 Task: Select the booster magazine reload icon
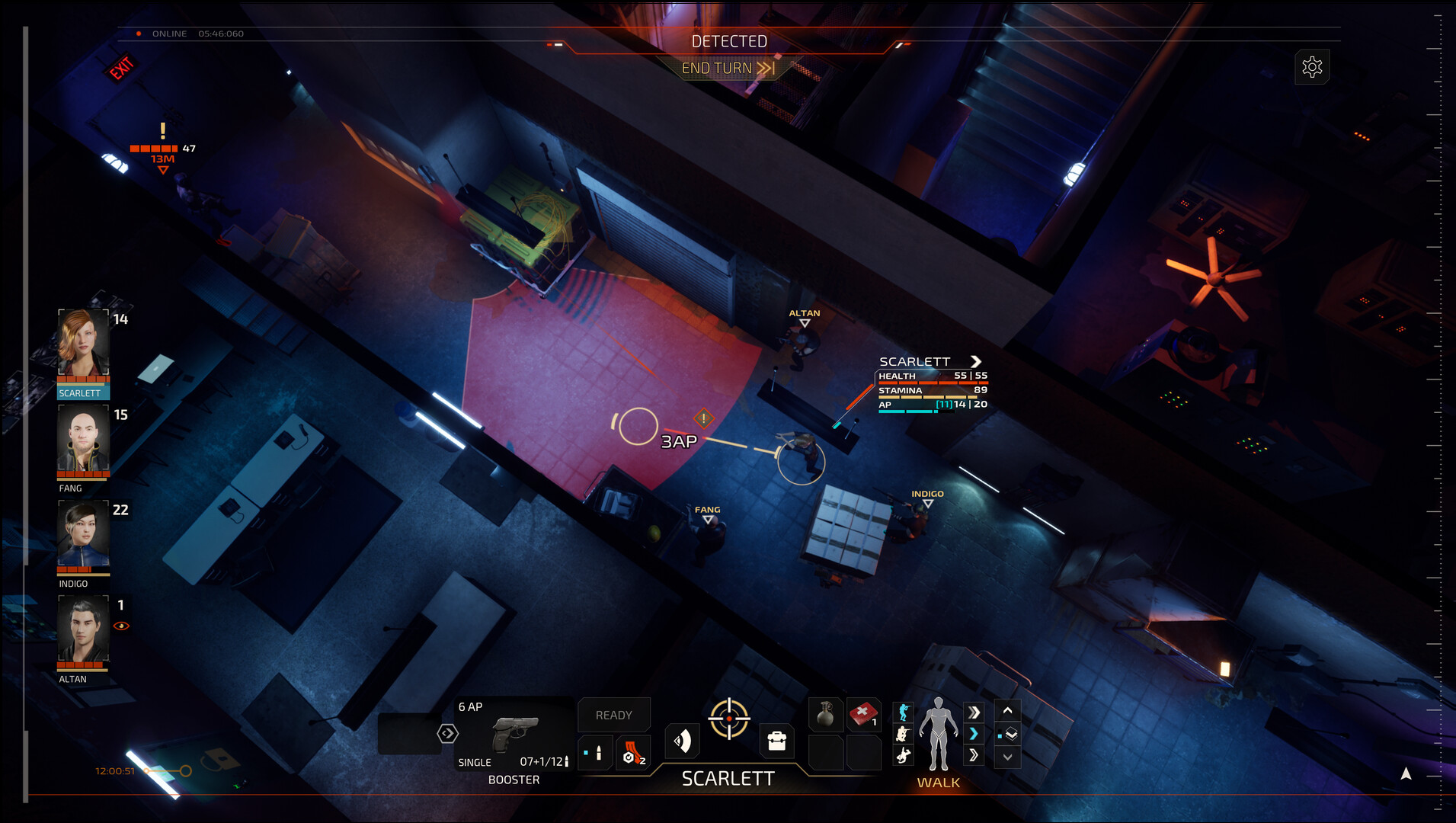click(x=634, y=752)
